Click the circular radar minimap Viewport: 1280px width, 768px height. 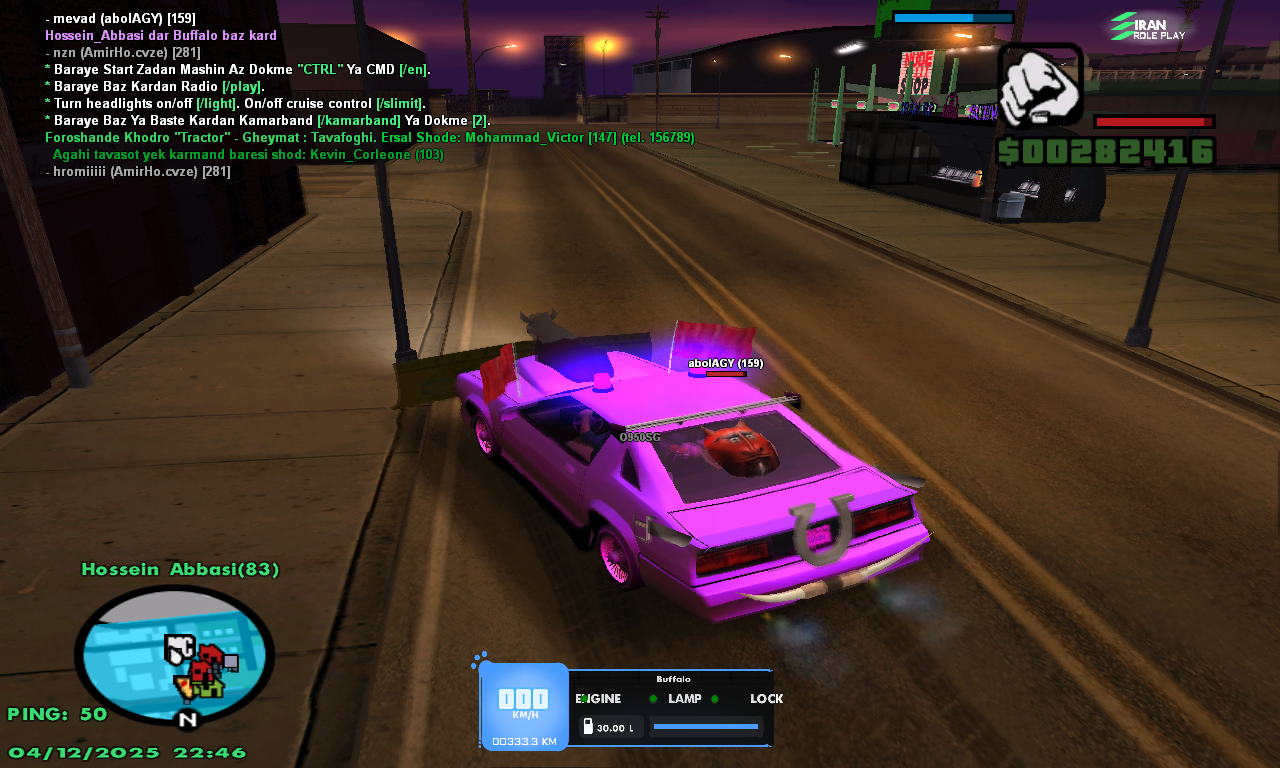tap(174, 655)
